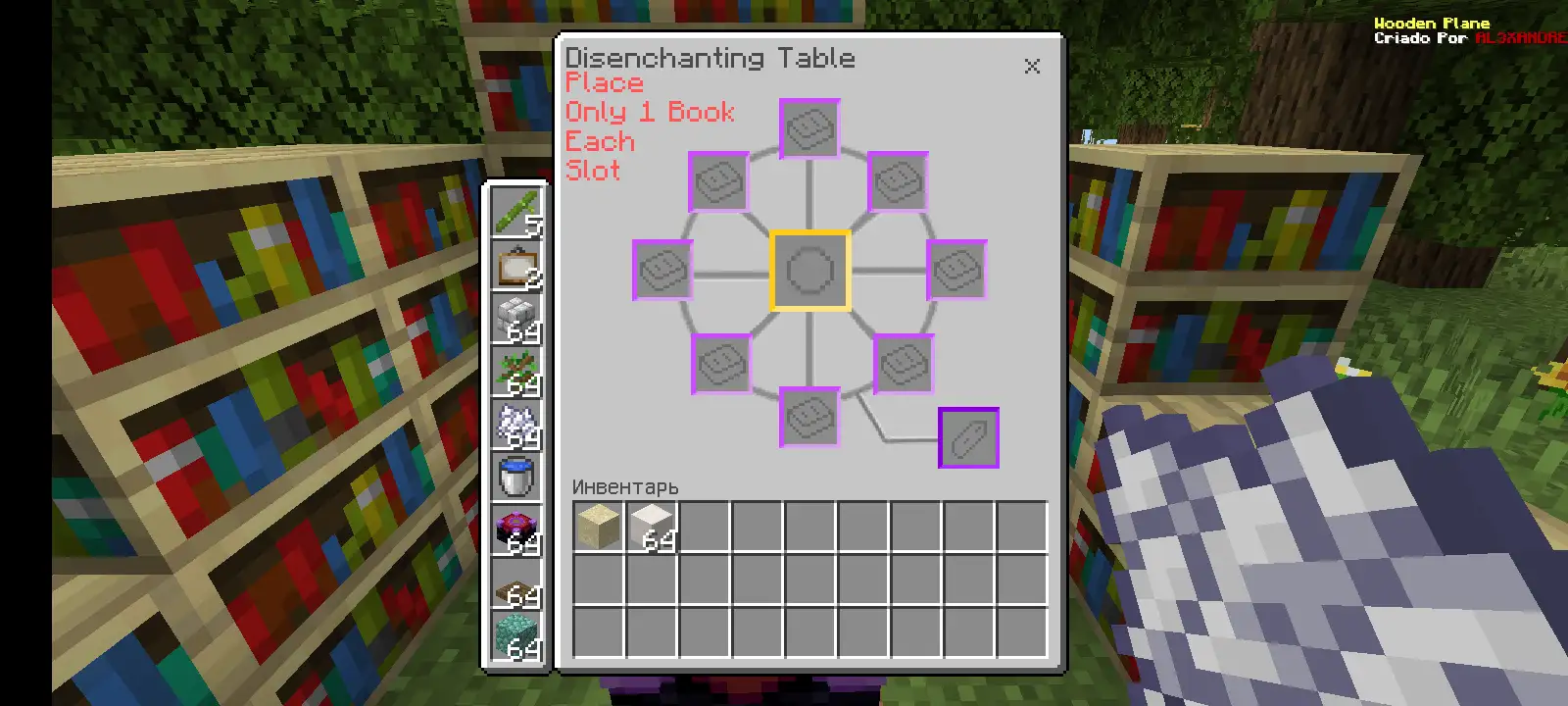Select the purple slot with the lone item outline
The height and width of the screenshot is (706, 1568).
point(968,437)
